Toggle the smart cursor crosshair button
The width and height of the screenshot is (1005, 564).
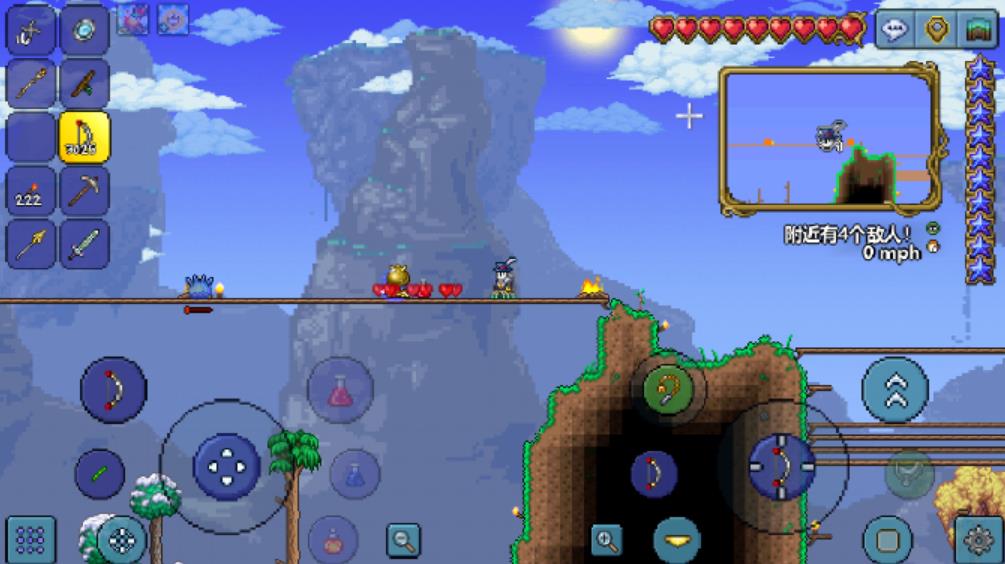click(122, 540)
